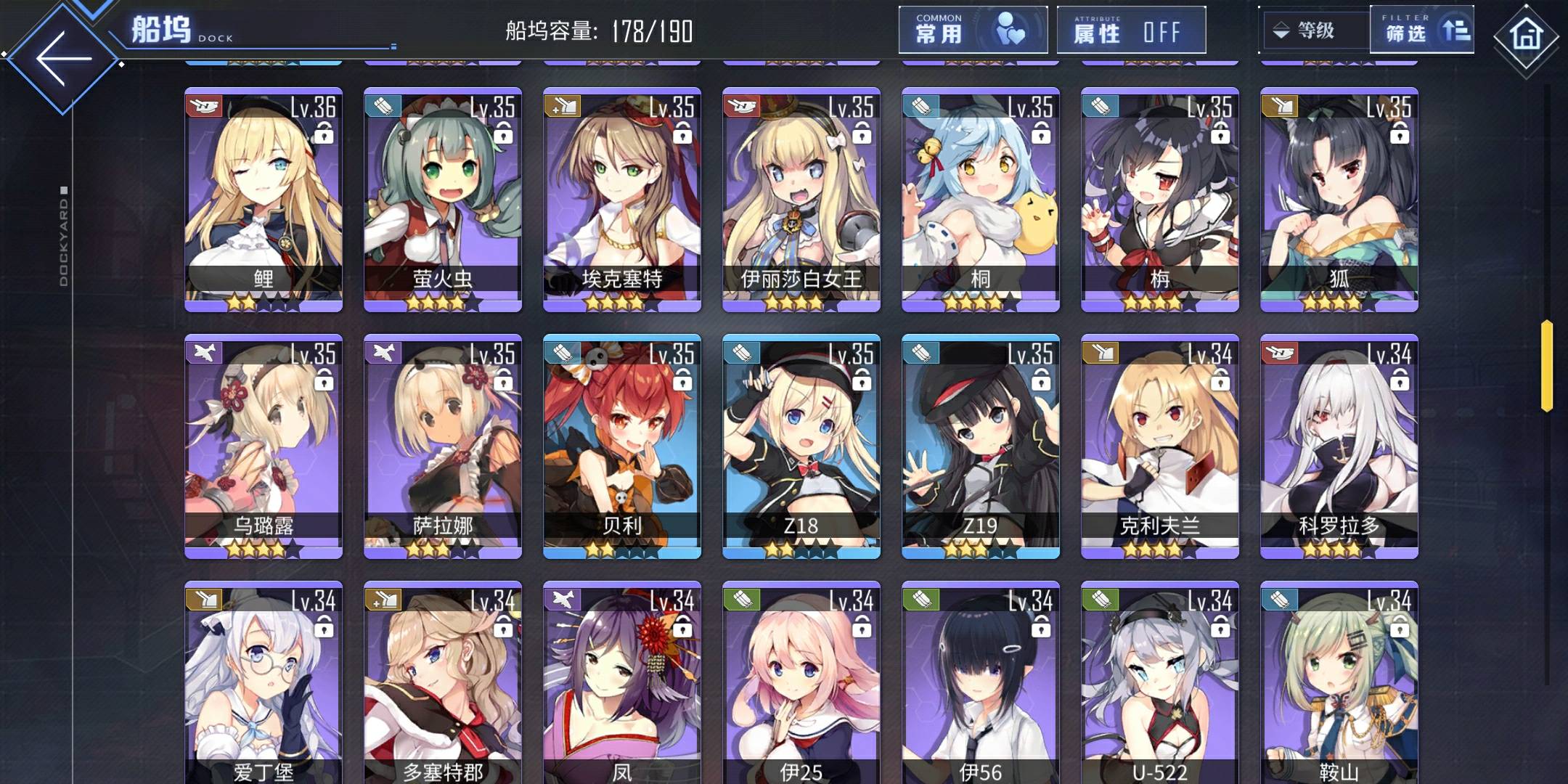This screenshot has height=784, width=1568.
Task: Select the 贝利 ship card
Action: (622, 446)
